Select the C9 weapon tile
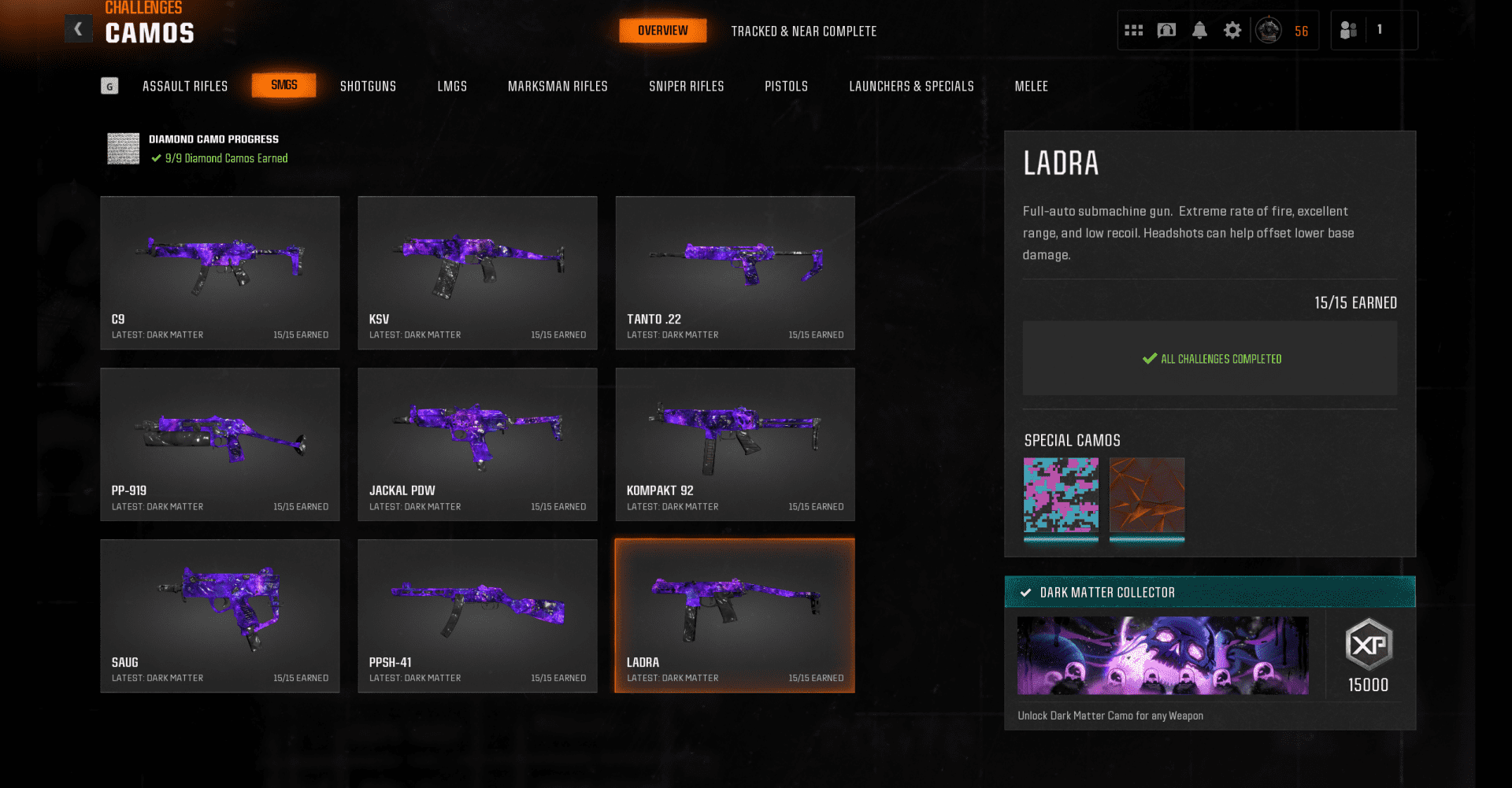 (220, 272)
